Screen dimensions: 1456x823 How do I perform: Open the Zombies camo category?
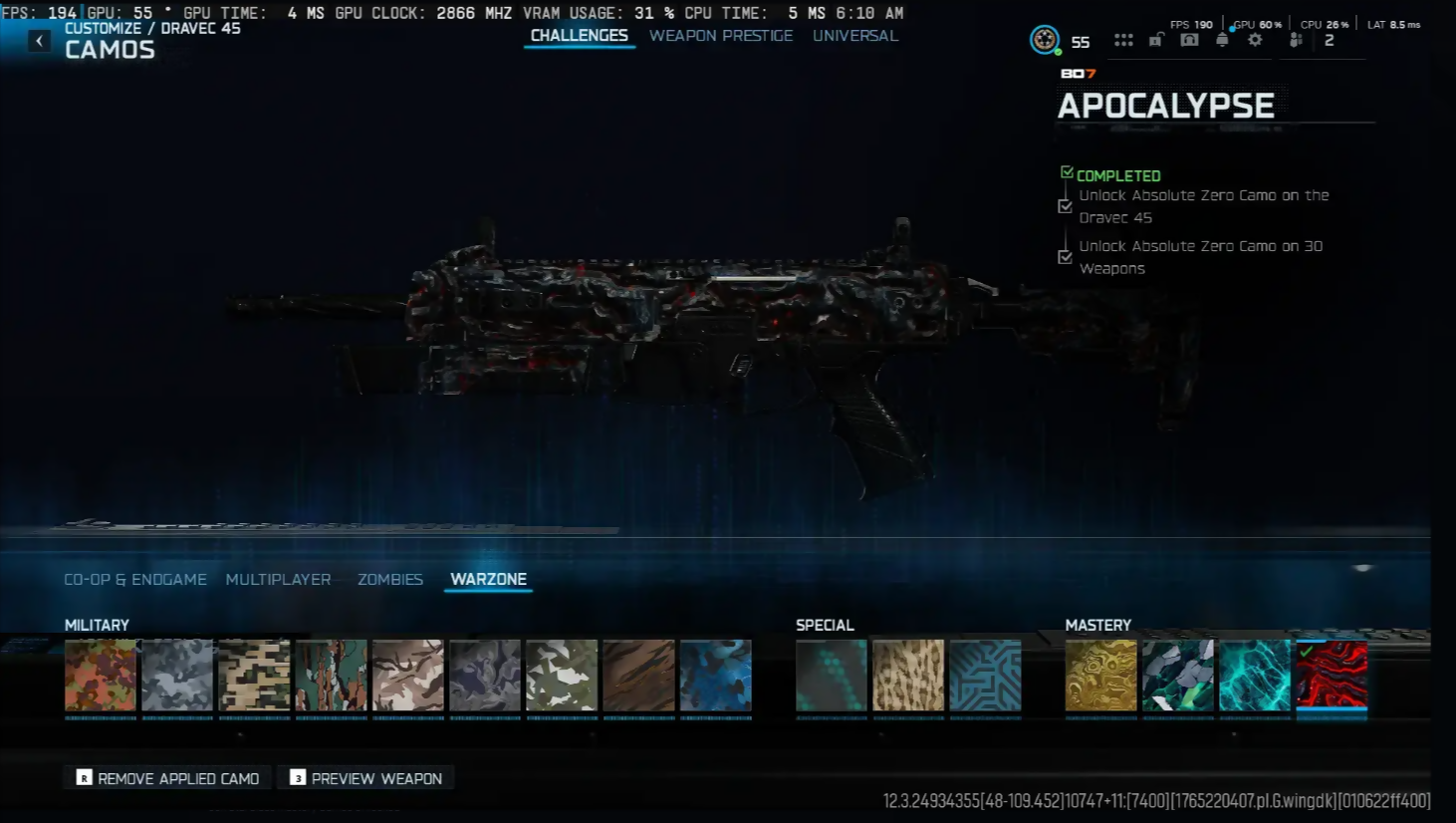coord(390,579)
